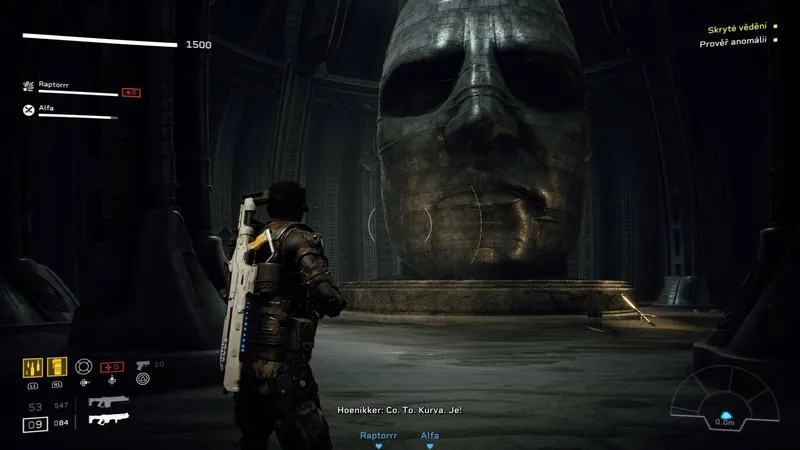Select teammate Alfa in the squad list
This screenshot has width=800, height=450.
(x=46, y=108)
